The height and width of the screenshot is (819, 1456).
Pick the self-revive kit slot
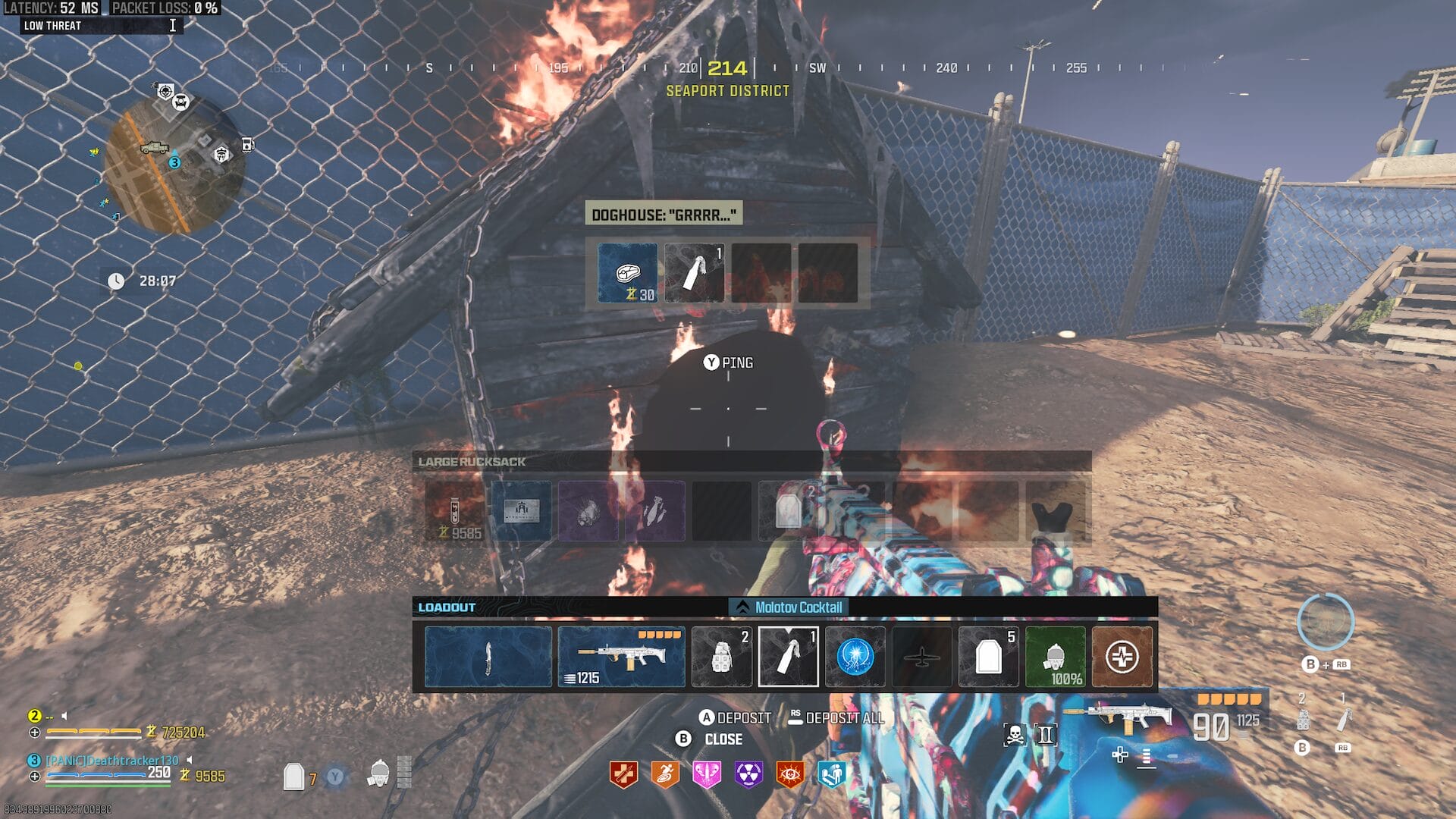(1122, 657)
